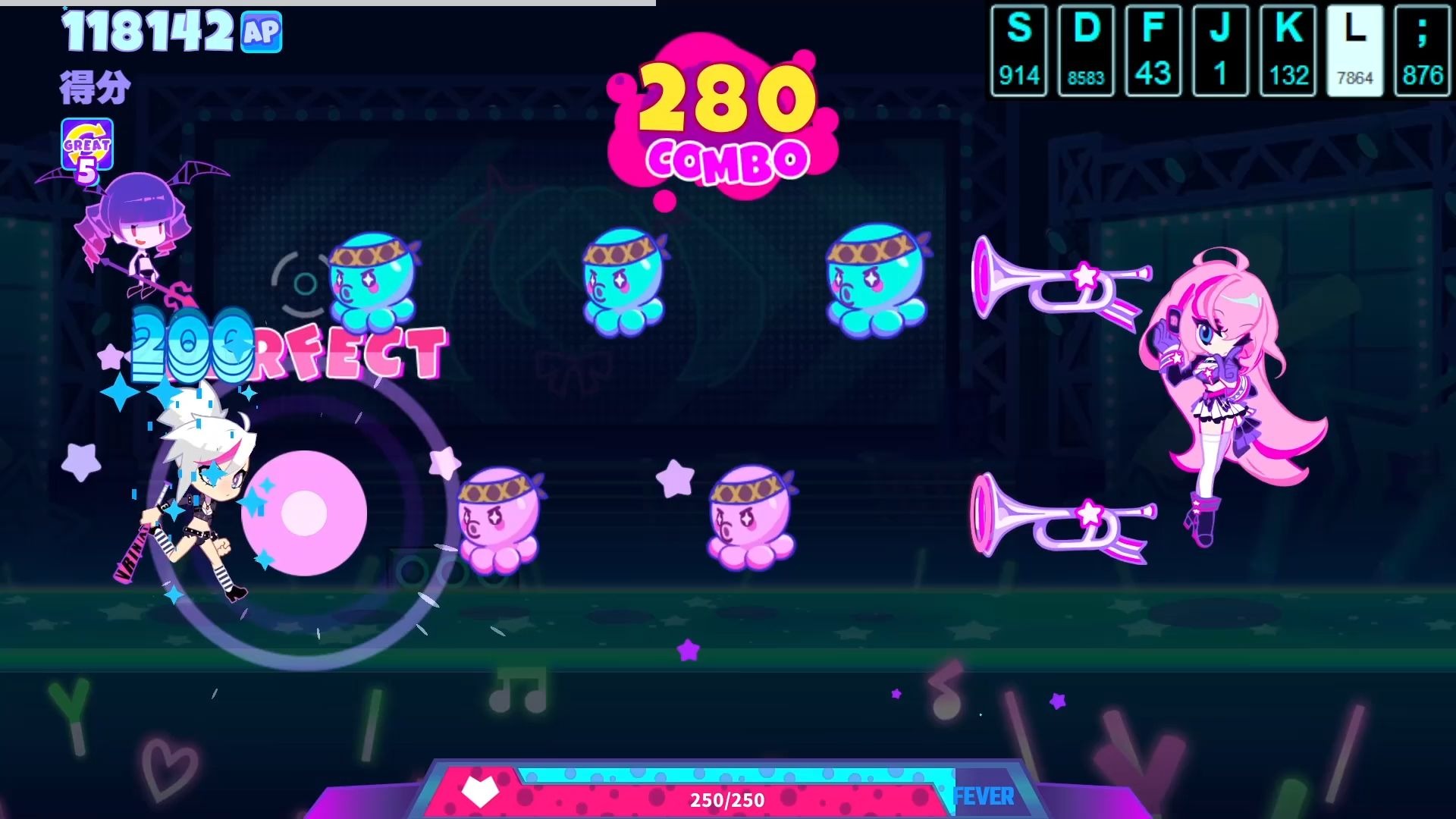Viewport: 1456px width, 819px height.
Task: Select the S tile in key overlay
Action: click(x=1018, y=51)
